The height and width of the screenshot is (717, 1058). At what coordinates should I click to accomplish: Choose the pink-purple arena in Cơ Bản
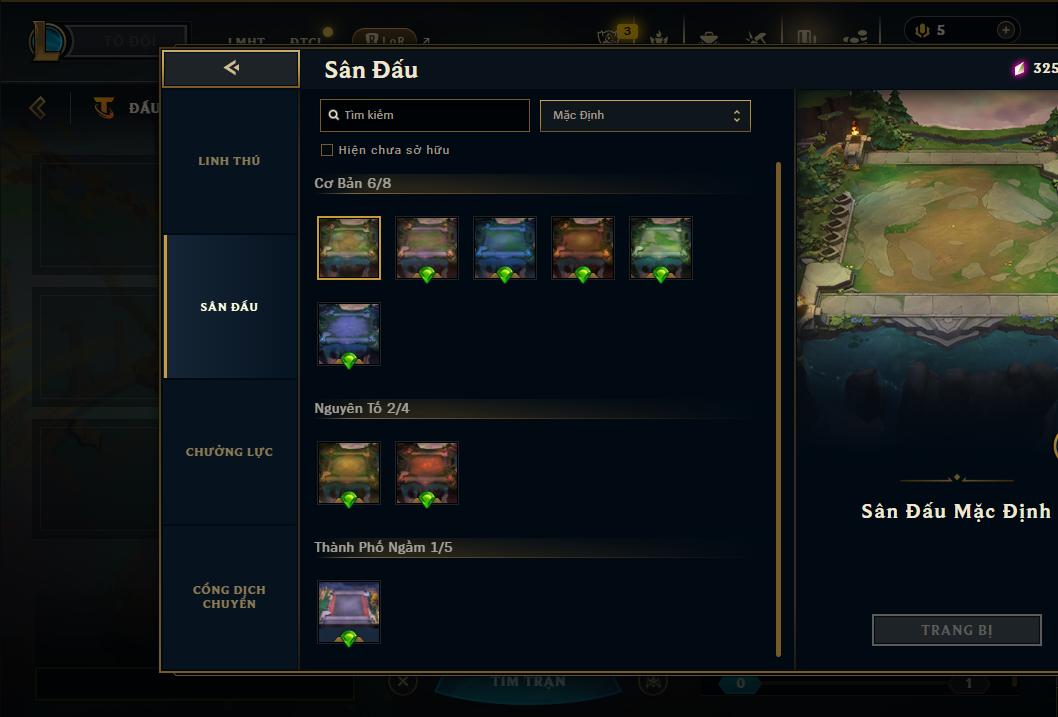pyautogui.click(x=427, y=248)
